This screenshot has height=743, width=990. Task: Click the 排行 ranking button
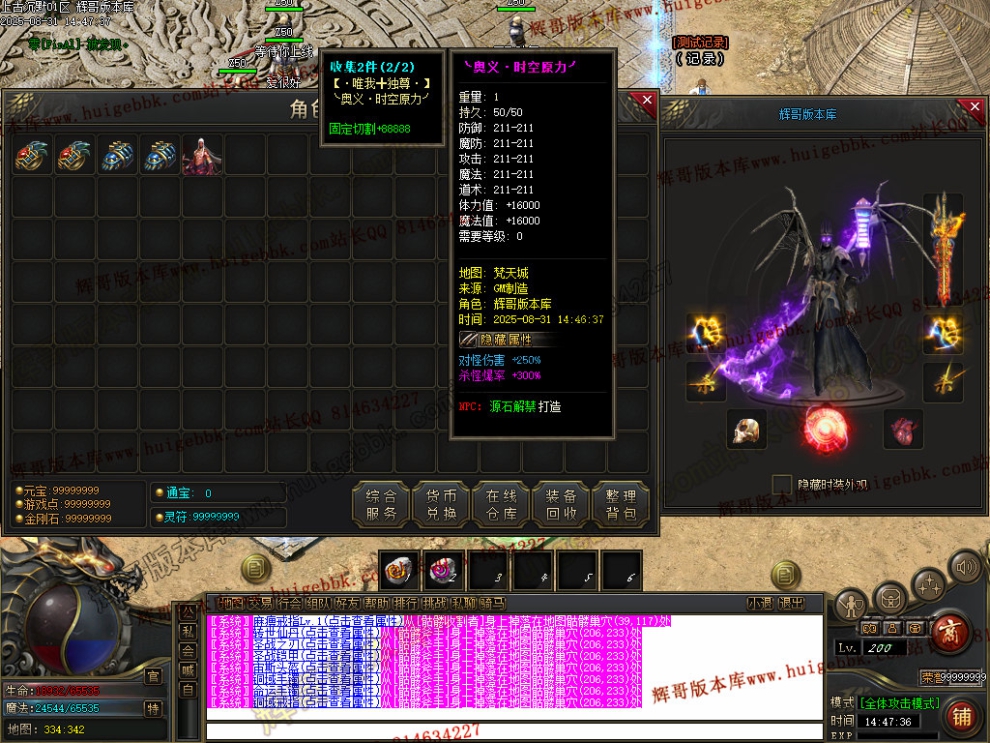coord(405,603)
